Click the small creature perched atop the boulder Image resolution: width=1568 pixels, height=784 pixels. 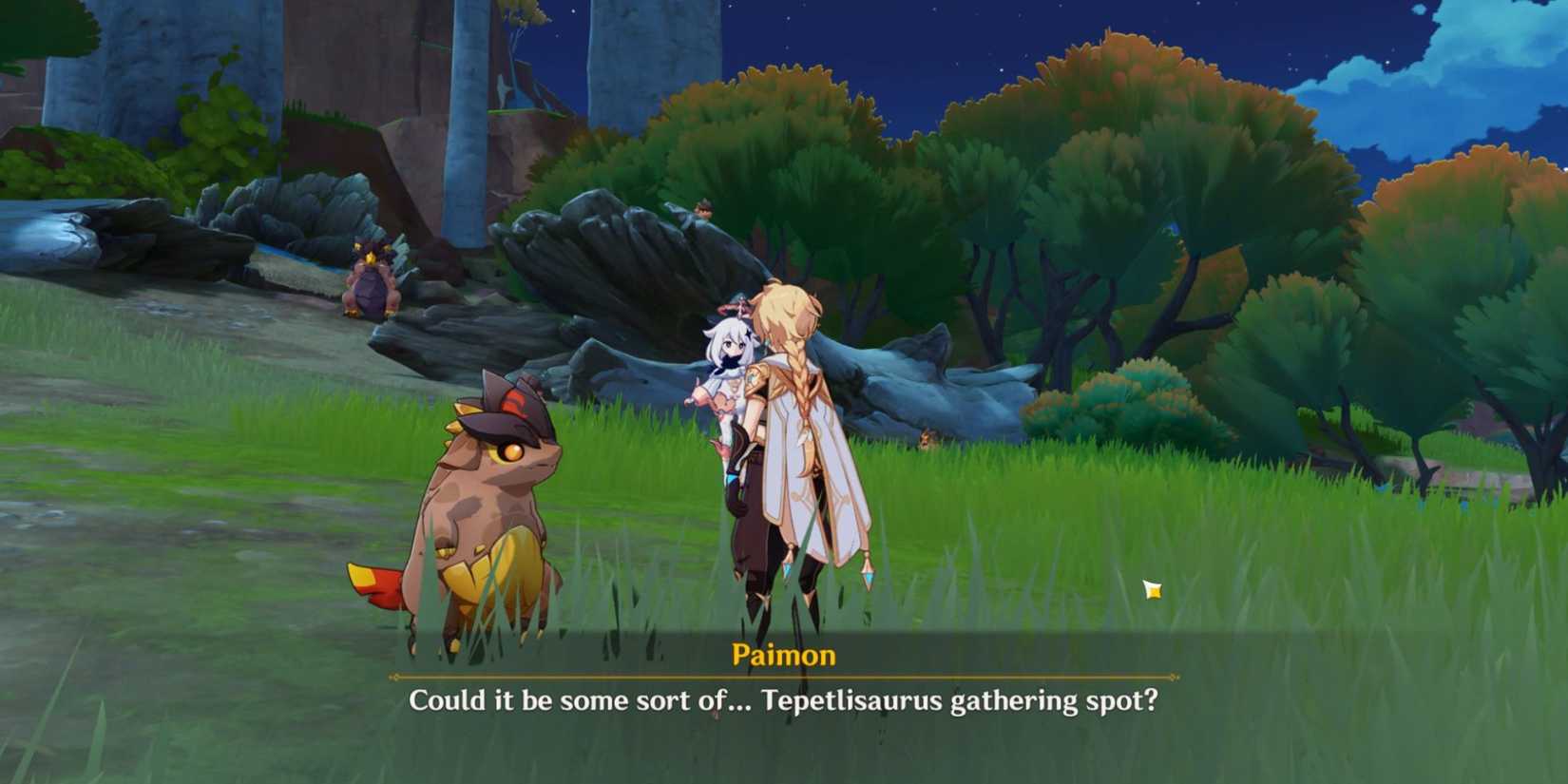(703, 211)
